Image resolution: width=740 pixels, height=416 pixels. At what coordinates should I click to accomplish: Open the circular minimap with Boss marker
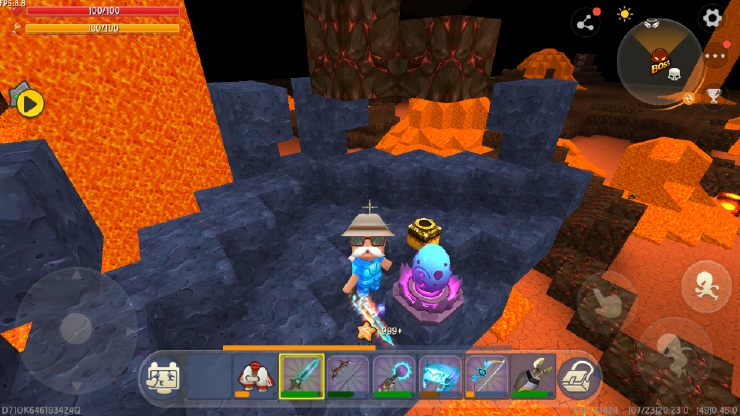point(659,61)
